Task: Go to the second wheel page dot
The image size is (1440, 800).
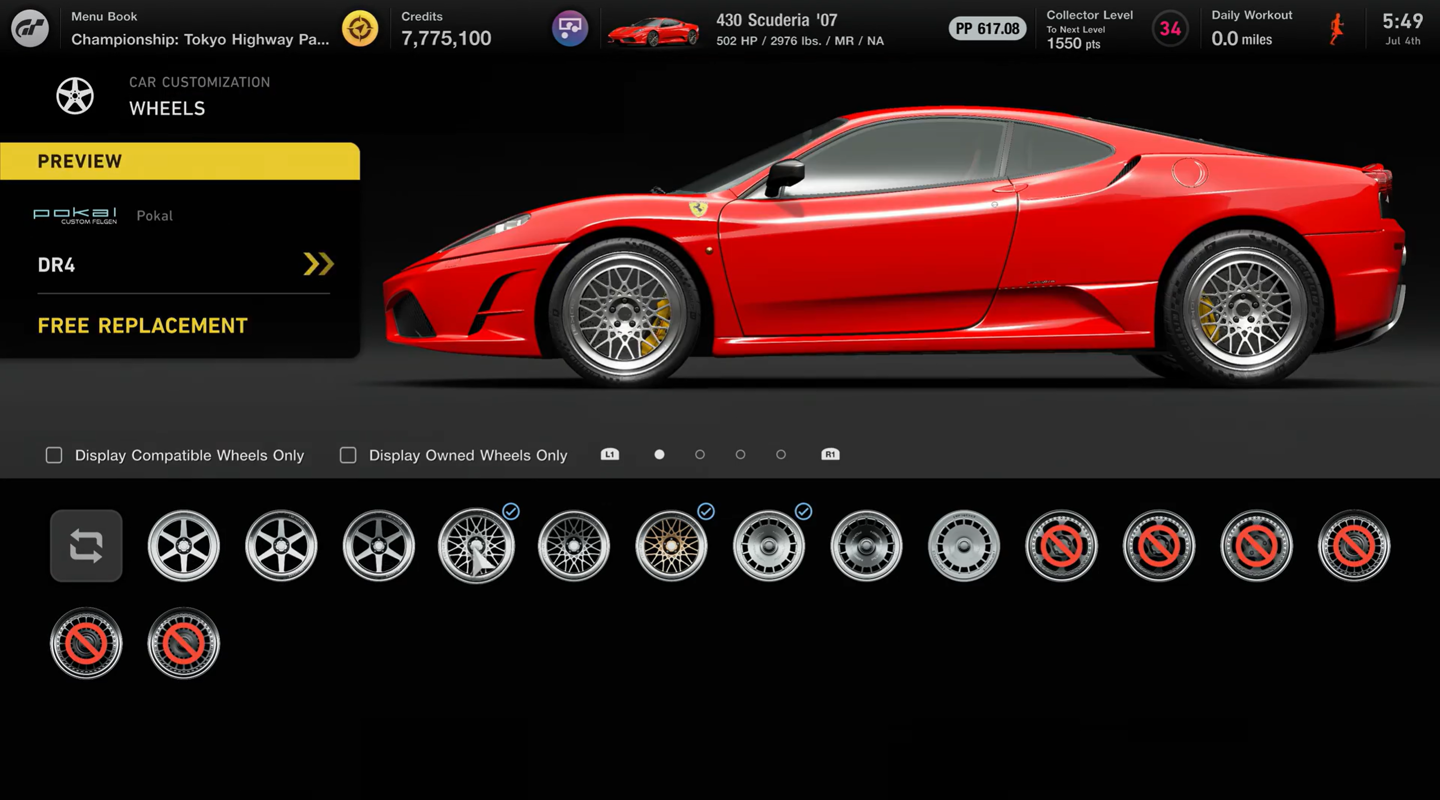Action: pos(700,455)
